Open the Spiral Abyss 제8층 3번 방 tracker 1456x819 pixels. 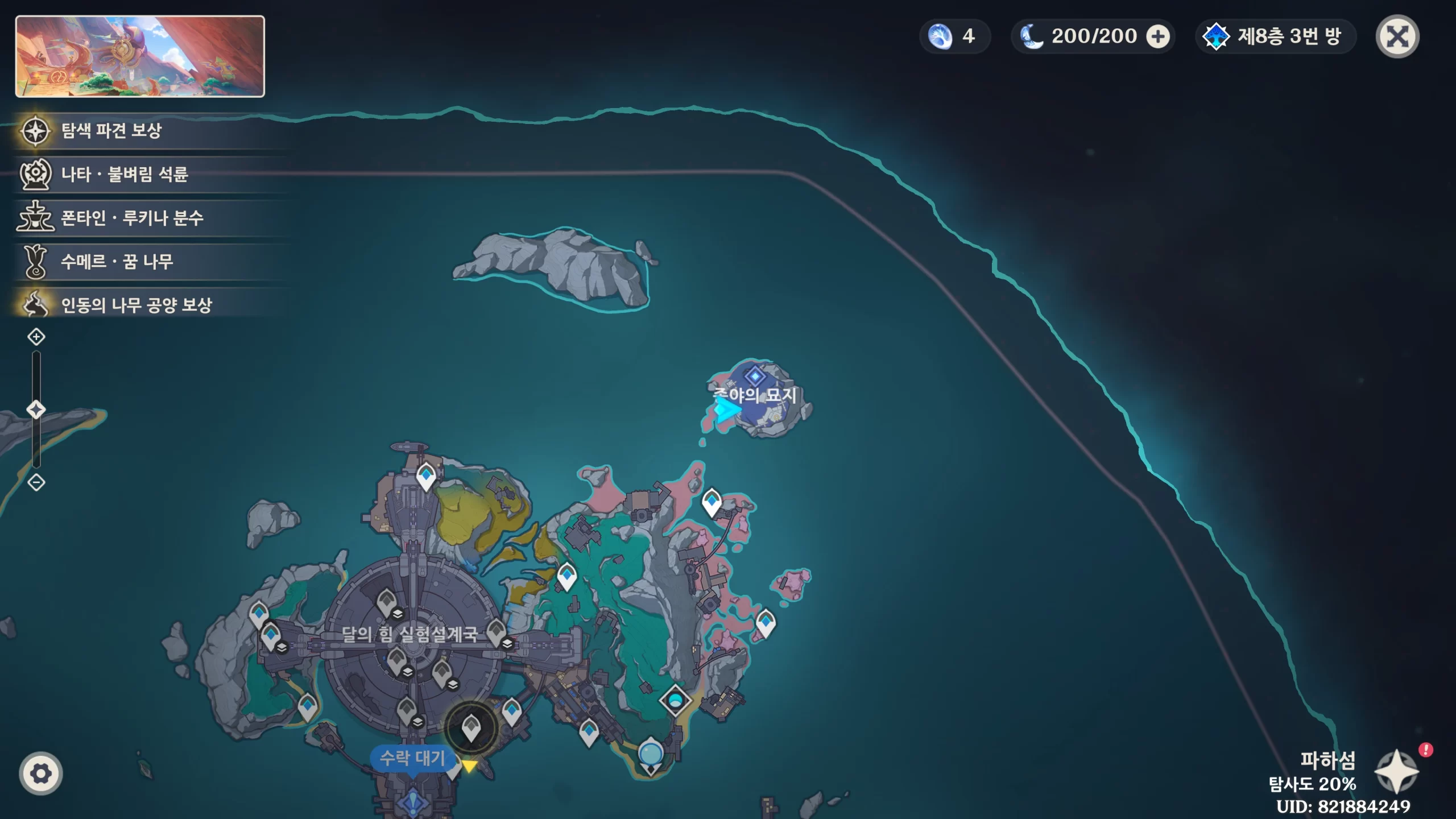coord(1276,37)
